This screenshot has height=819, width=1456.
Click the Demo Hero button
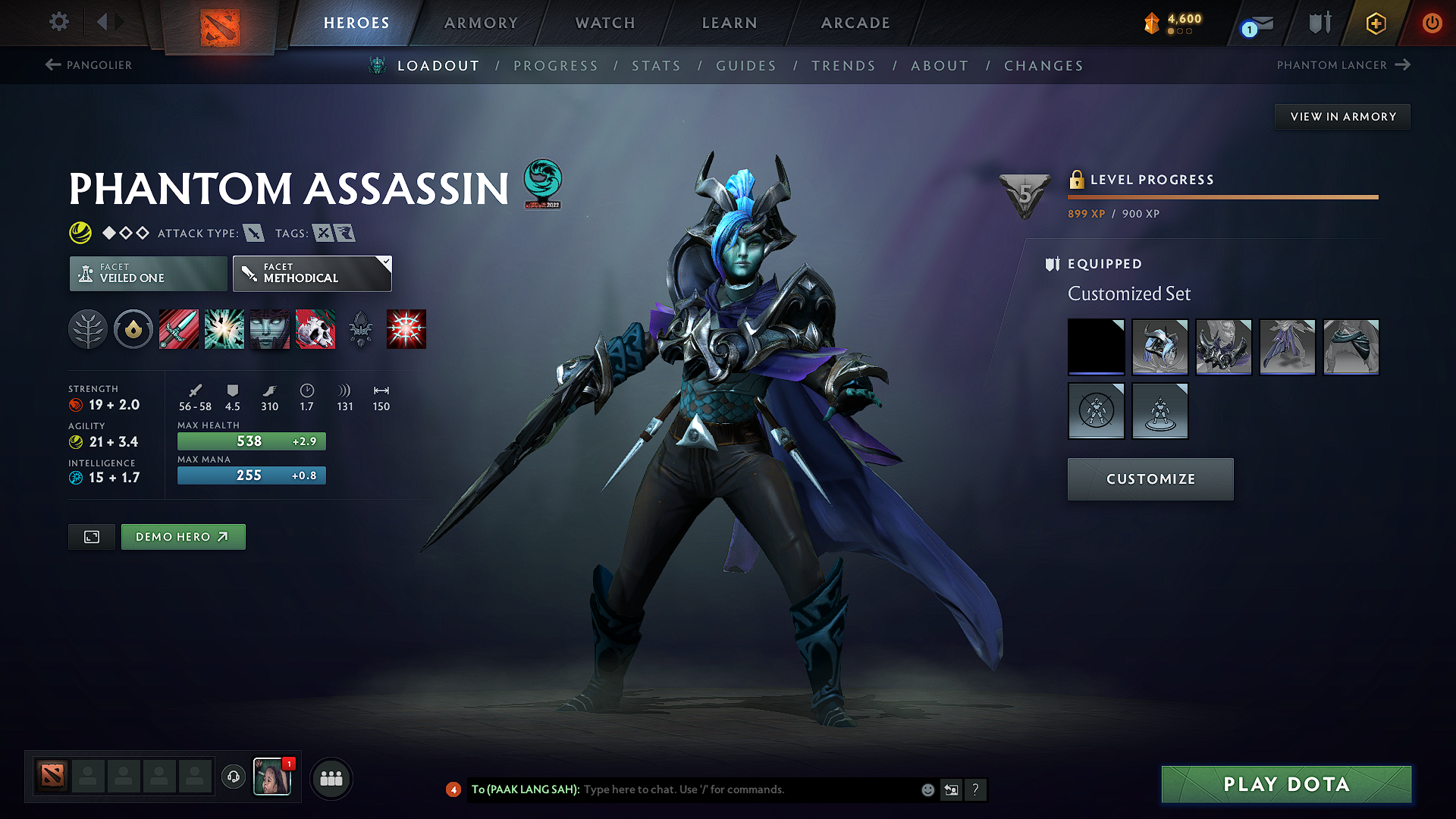click(183, 536)
